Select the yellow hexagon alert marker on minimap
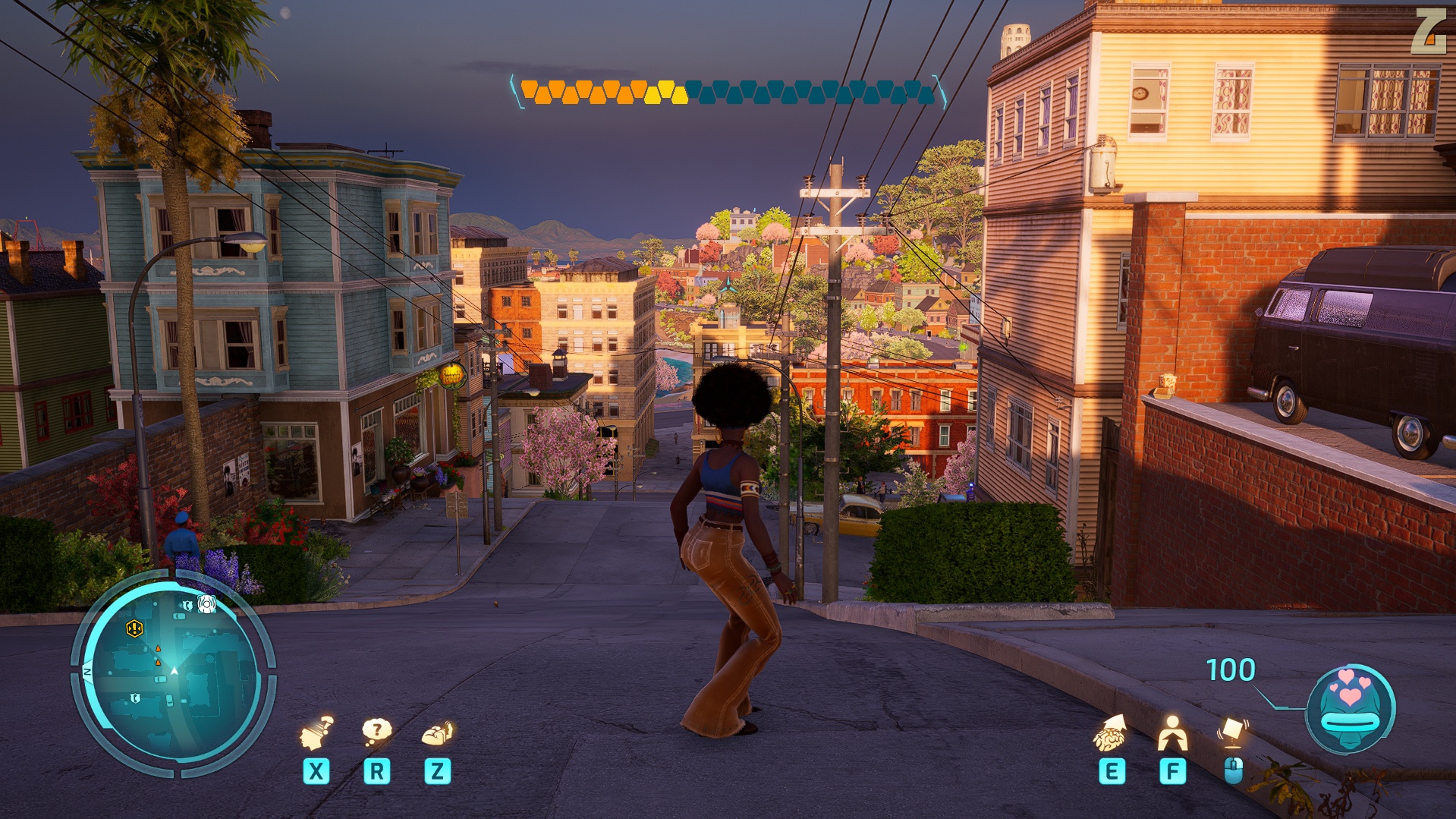 coord(134,628)
